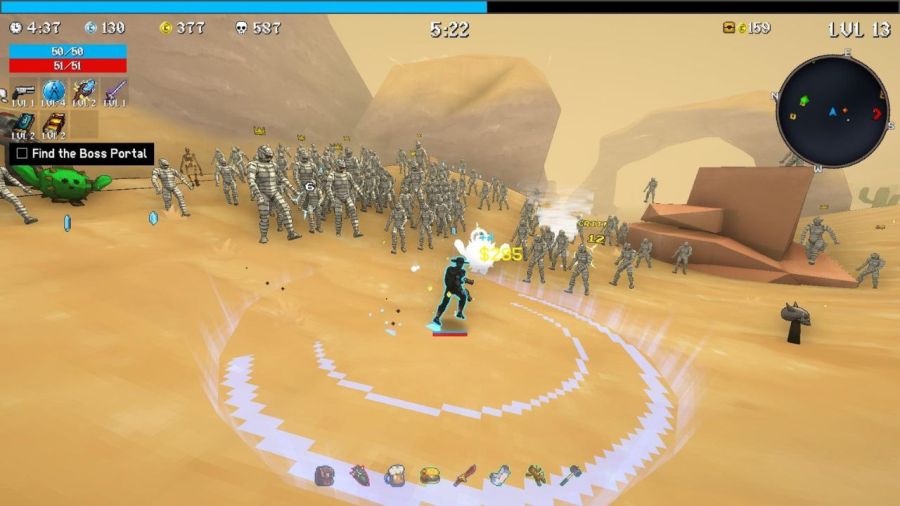The width and height of the screenshot is (900, 506).
Task: Select the beer mug item
Action: pyautogui.click(x=395, y=475)
